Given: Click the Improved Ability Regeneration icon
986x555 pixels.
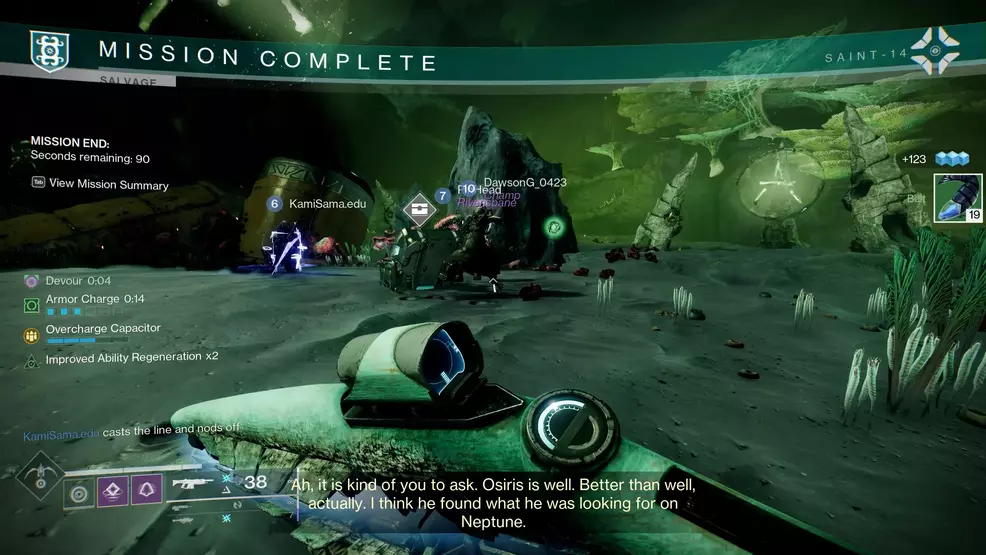Looking at the screenshot, I should (31, 358).
